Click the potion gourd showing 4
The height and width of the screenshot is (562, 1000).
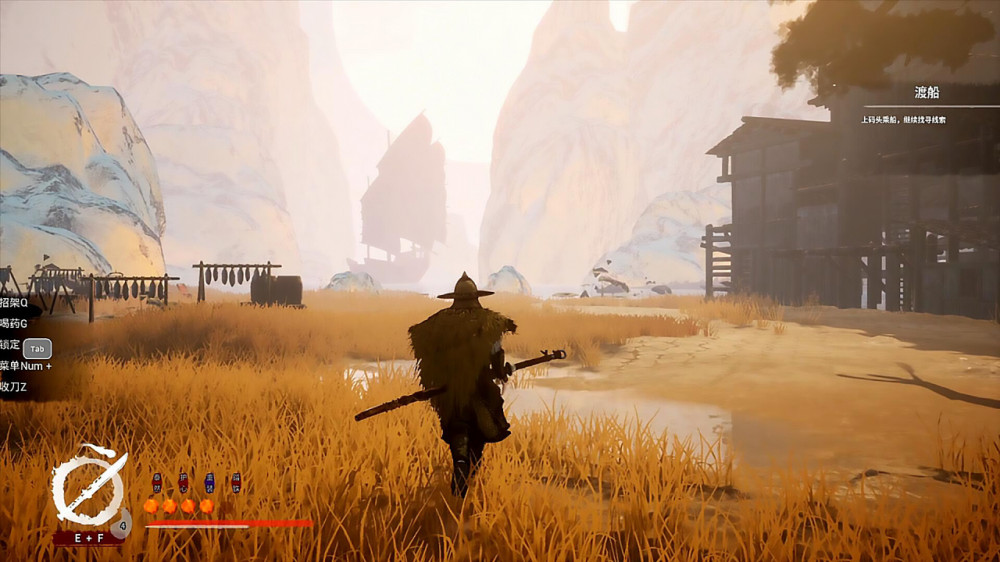click(120, 522)
